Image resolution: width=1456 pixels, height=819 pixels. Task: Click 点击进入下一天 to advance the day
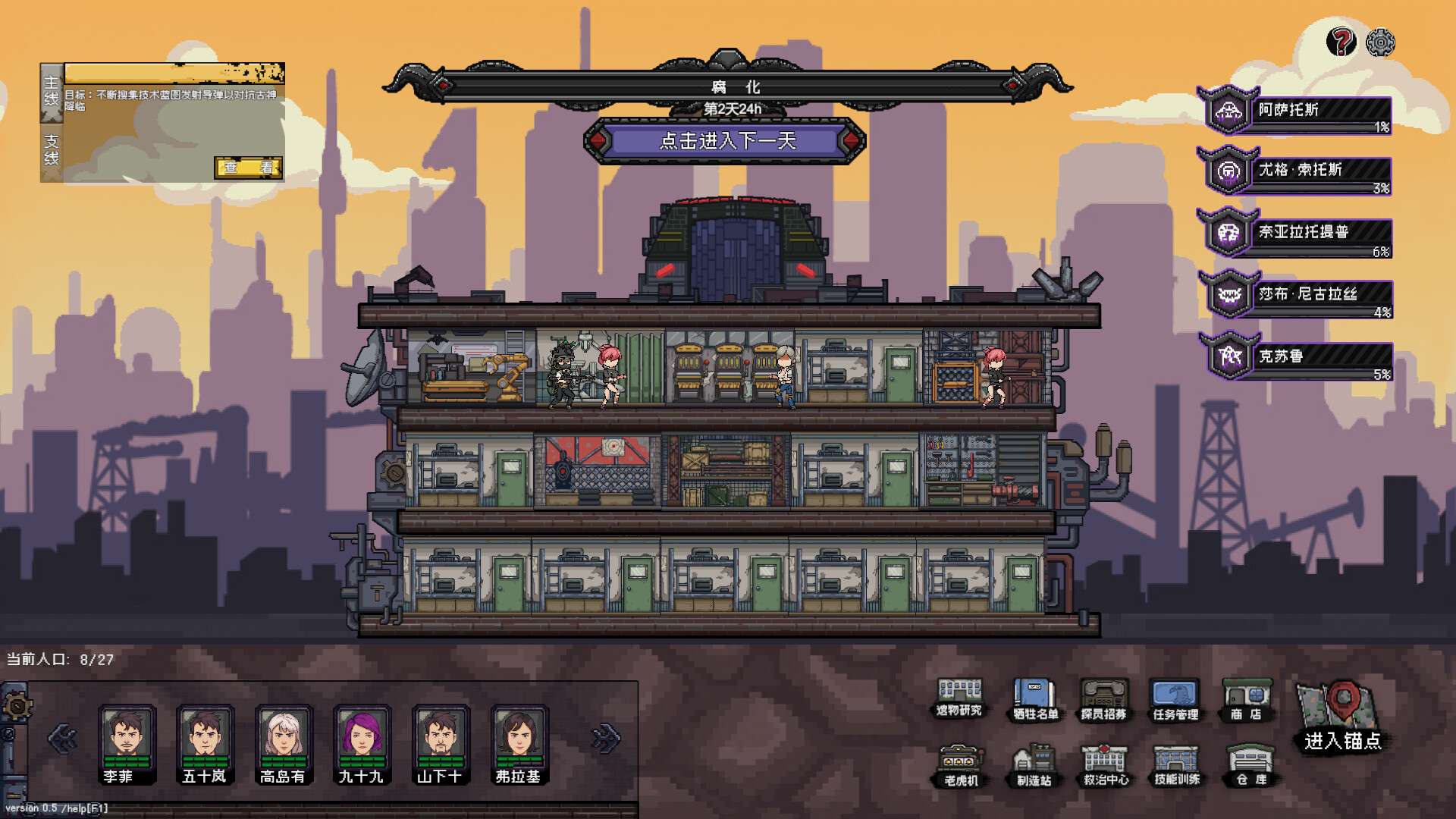(x=726, y=141)
